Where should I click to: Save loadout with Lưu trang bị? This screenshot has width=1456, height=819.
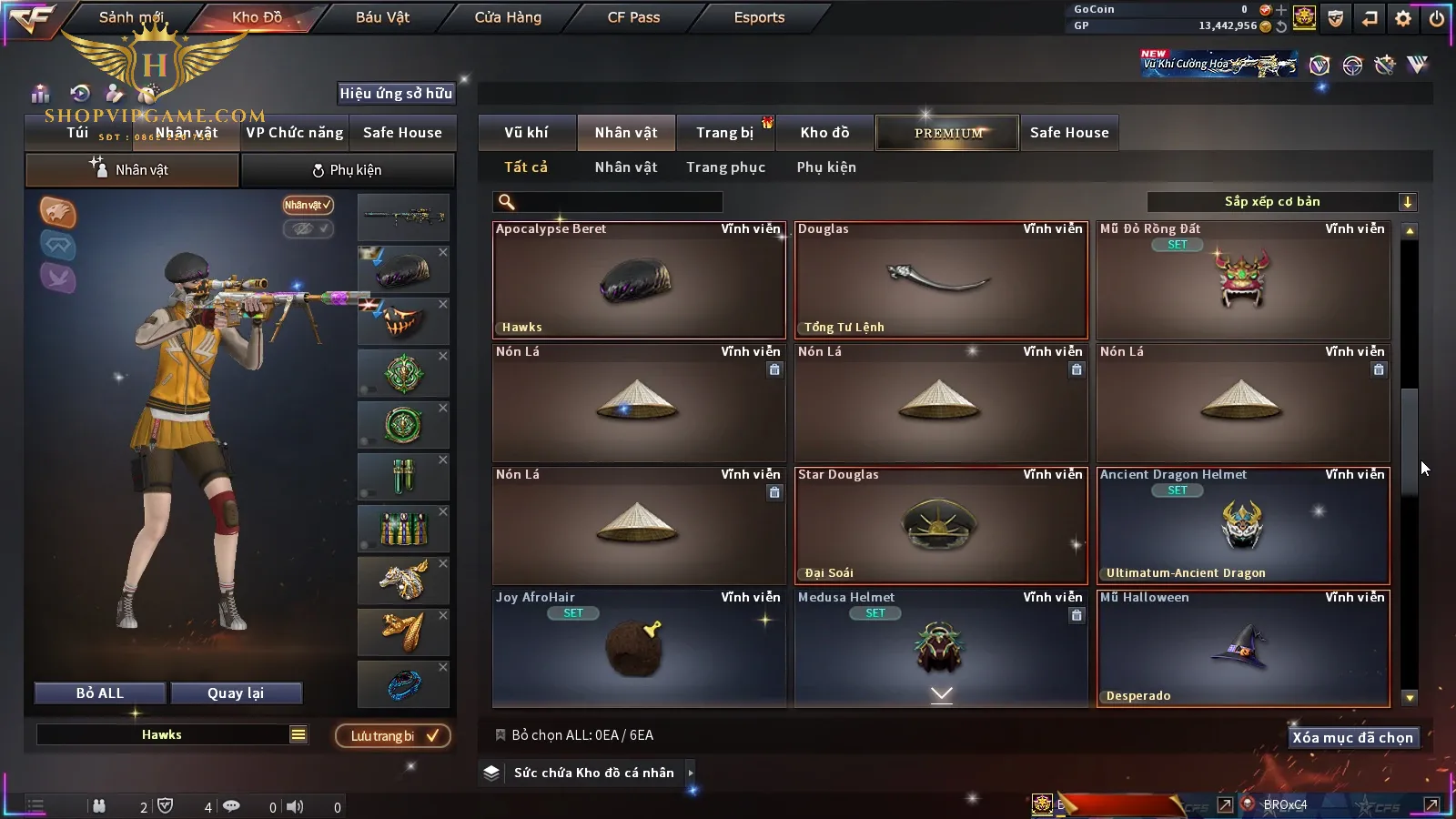point(393,736)
